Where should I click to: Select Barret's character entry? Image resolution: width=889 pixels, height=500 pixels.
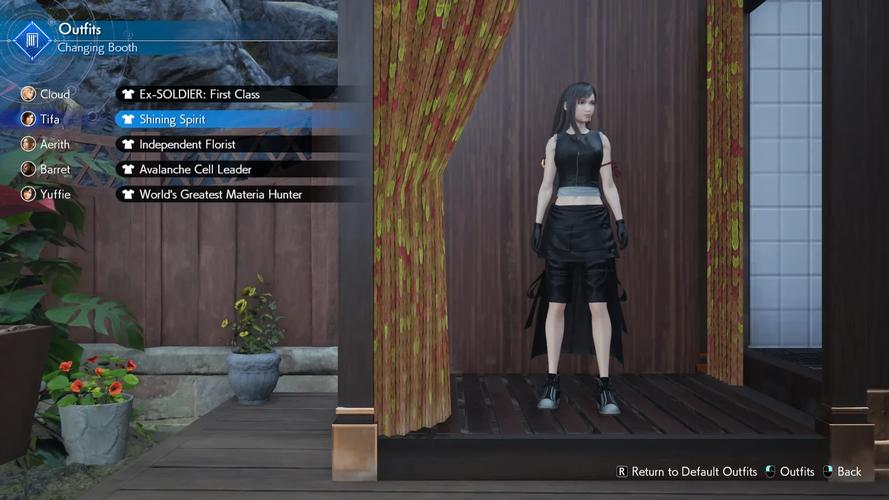click(48, 169)
